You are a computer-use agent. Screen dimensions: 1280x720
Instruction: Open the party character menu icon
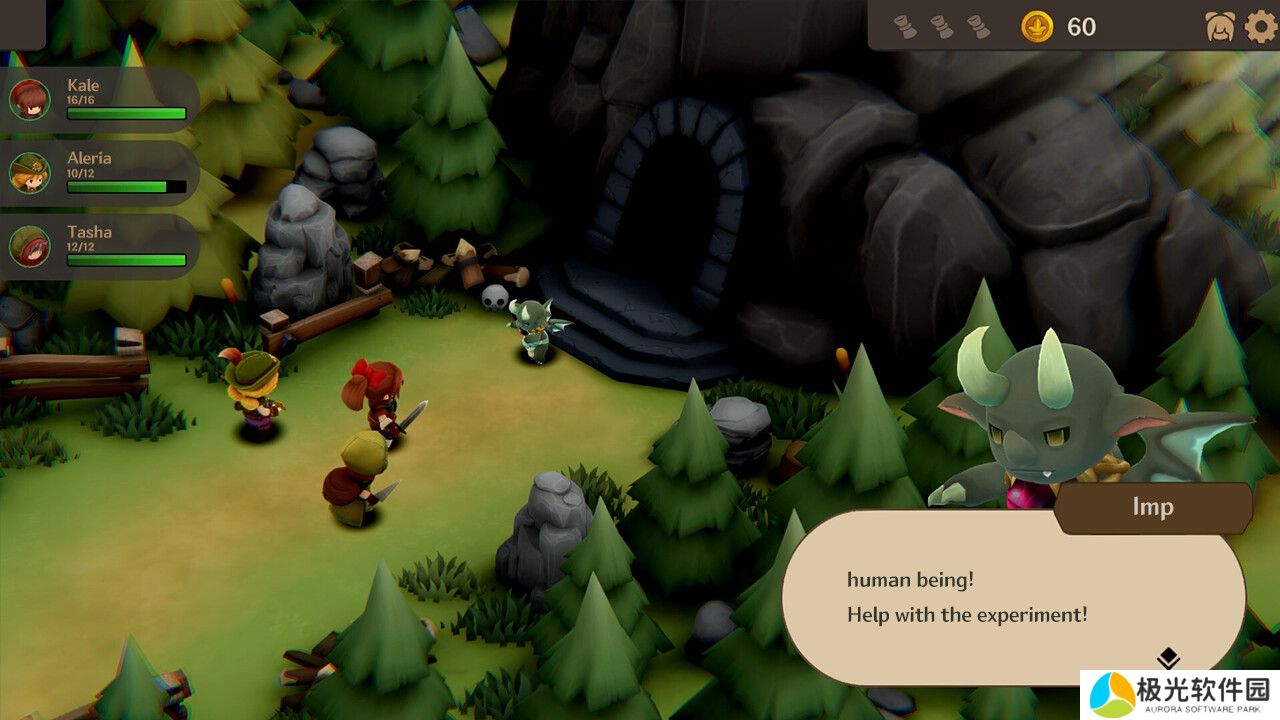(x=1220, y=26)
